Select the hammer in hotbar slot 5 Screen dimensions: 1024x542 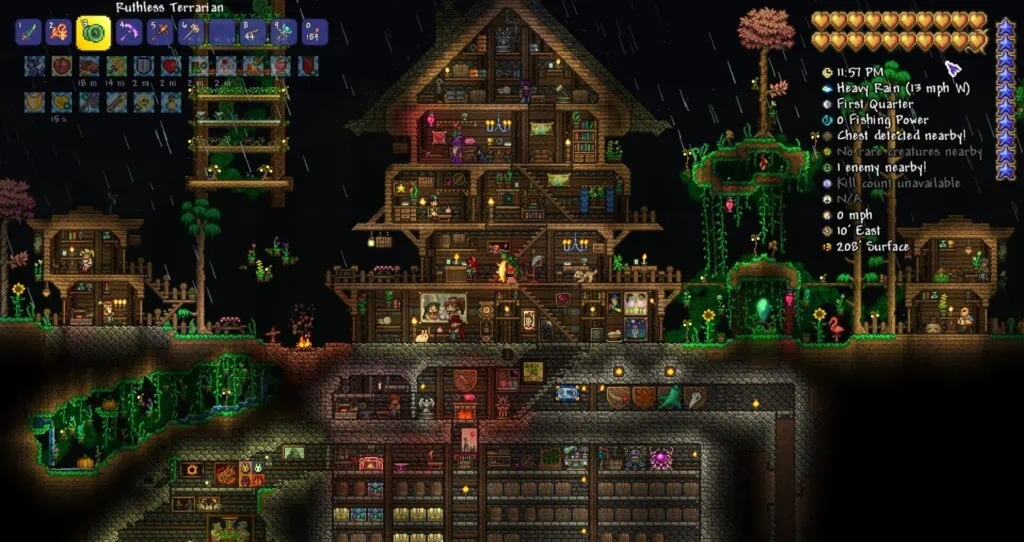pyautogui.click(x=160, y=32)
